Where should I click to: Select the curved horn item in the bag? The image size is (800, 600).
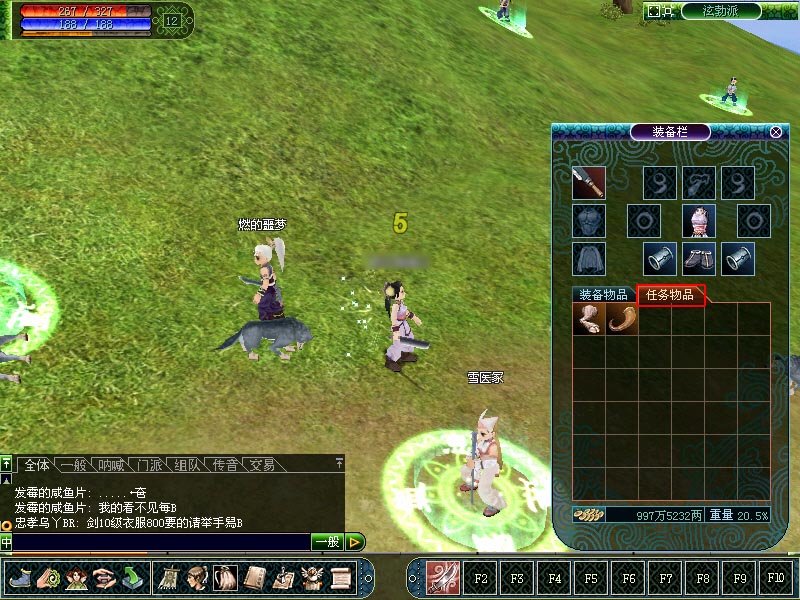tap(621, 319)
